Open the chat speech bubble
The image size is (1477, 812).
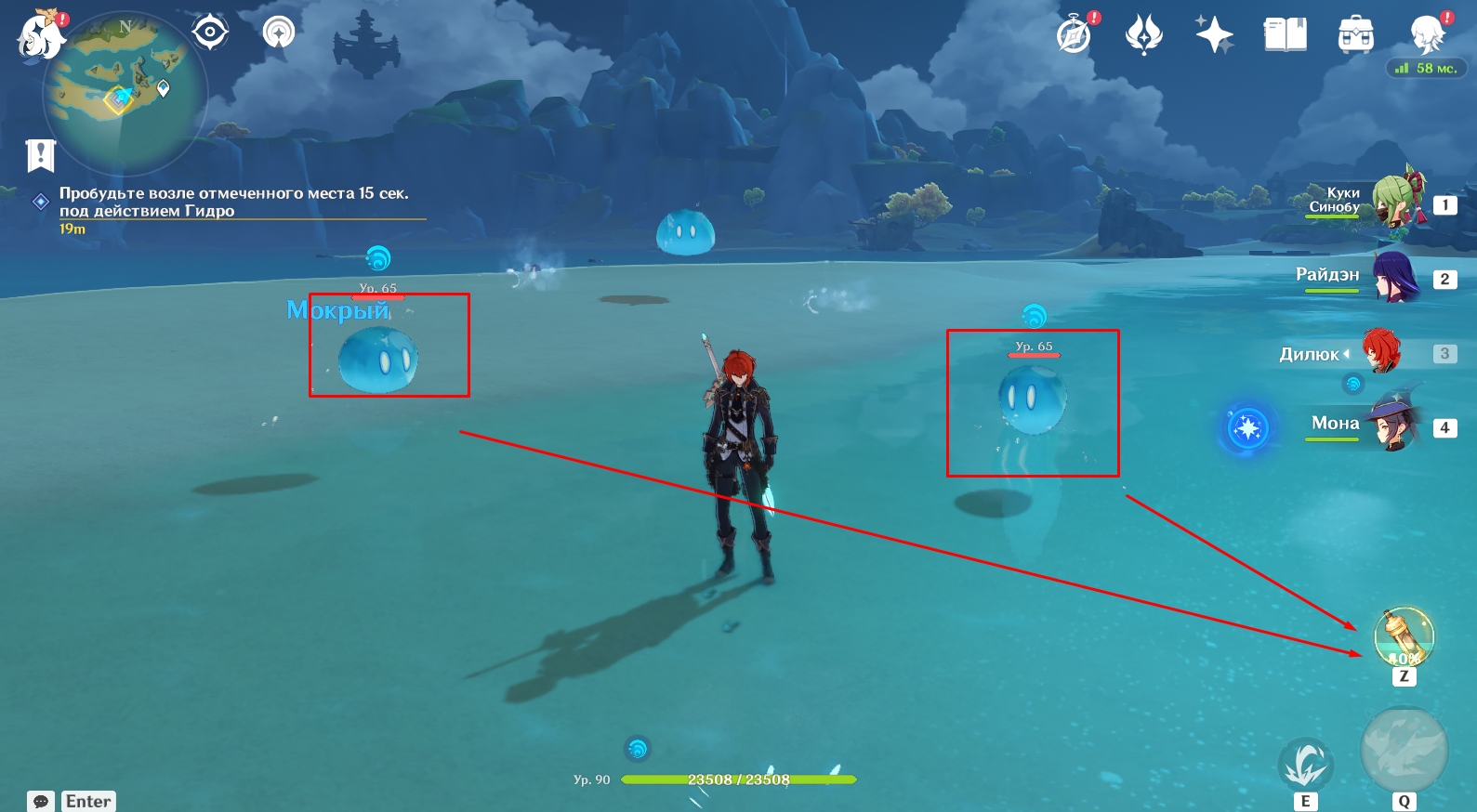41,801
